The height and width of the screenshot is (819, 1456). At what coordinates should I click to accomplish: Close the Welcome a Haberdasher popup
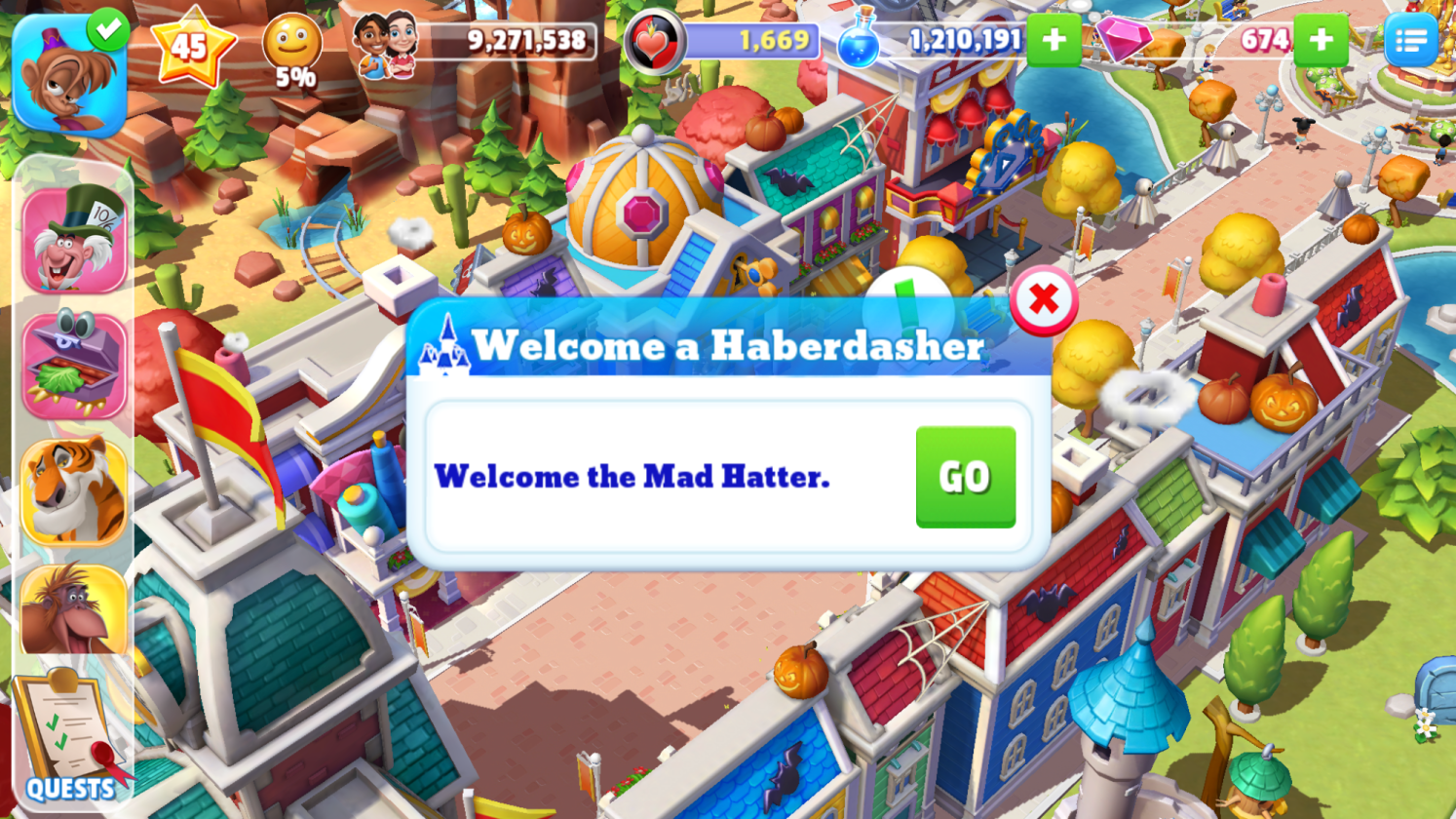(x=1043, y=299)
